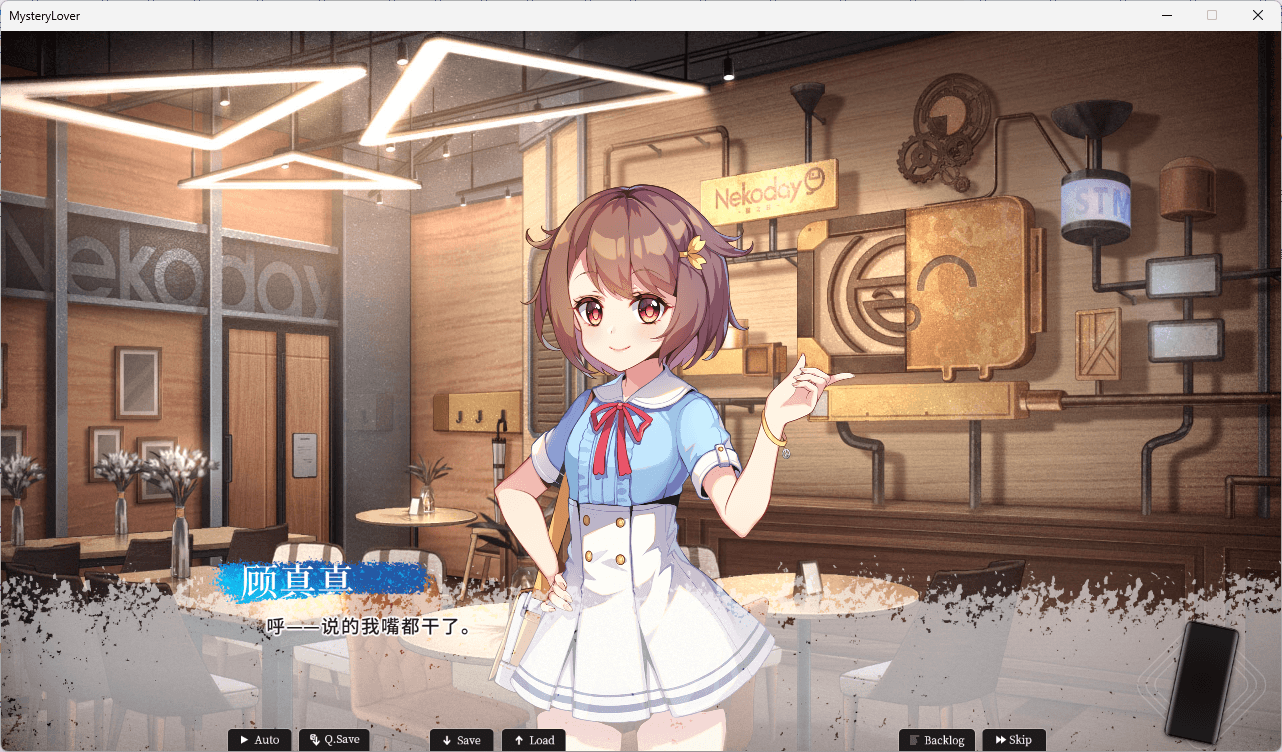Screen dimensions: 1282x752
Task: Open the Save menu
Action: coord(461,740)
